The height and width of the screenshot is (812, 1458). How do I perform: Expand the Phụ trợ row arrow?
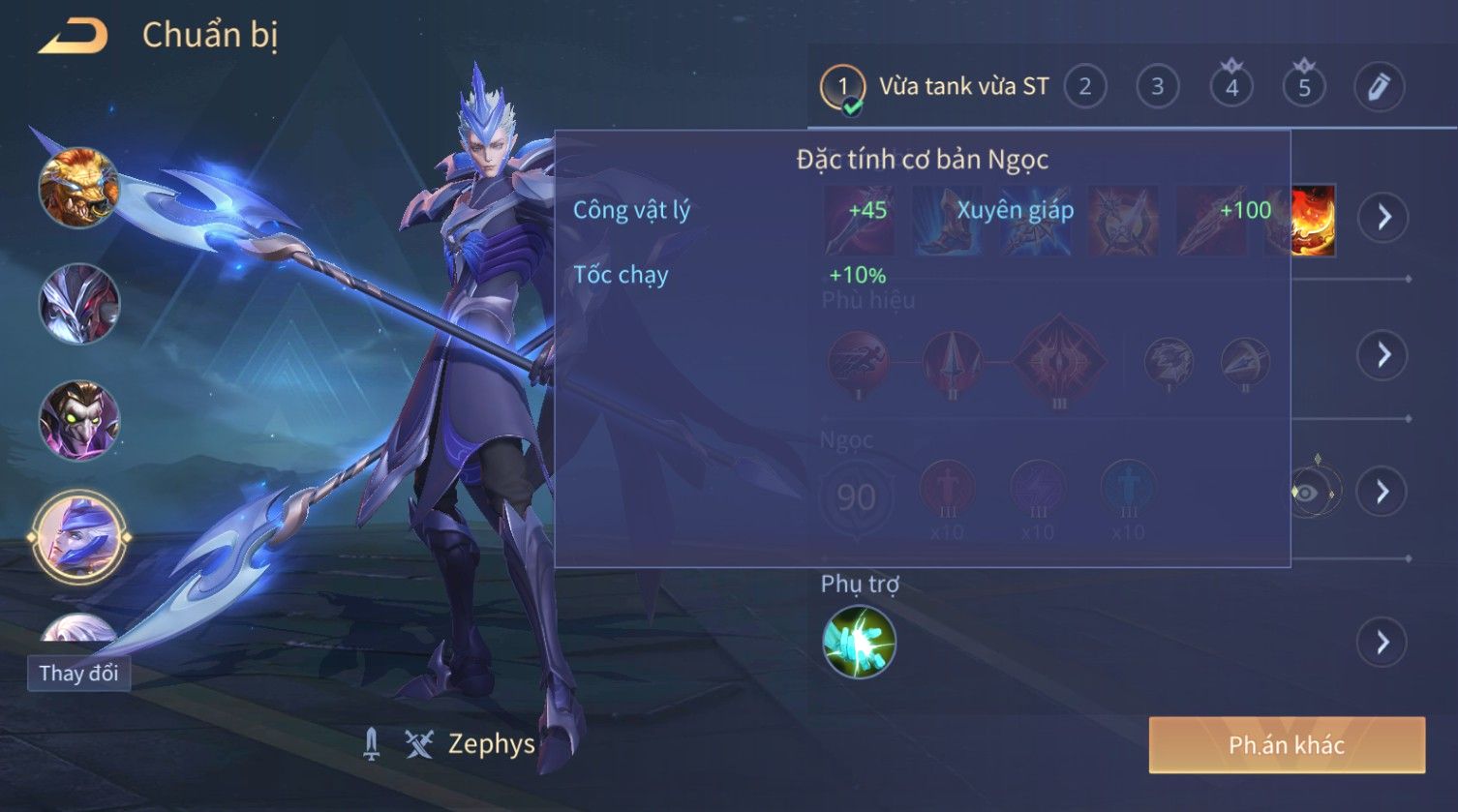pyautogui.click(x=1382, y=642)
